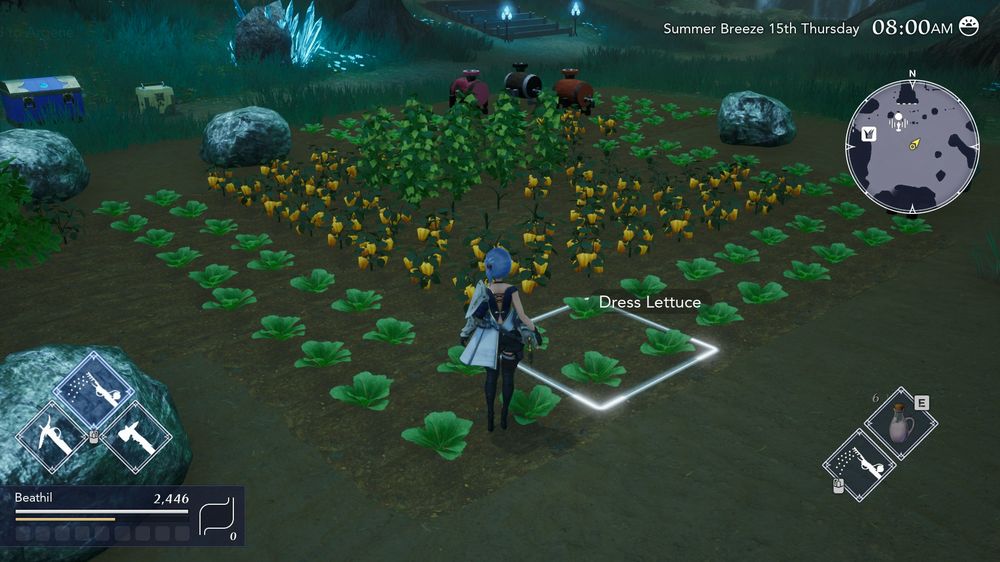Click the sunrise time-of-day icon
This screenshot has height=562, width=1000.
click(969, 27)
